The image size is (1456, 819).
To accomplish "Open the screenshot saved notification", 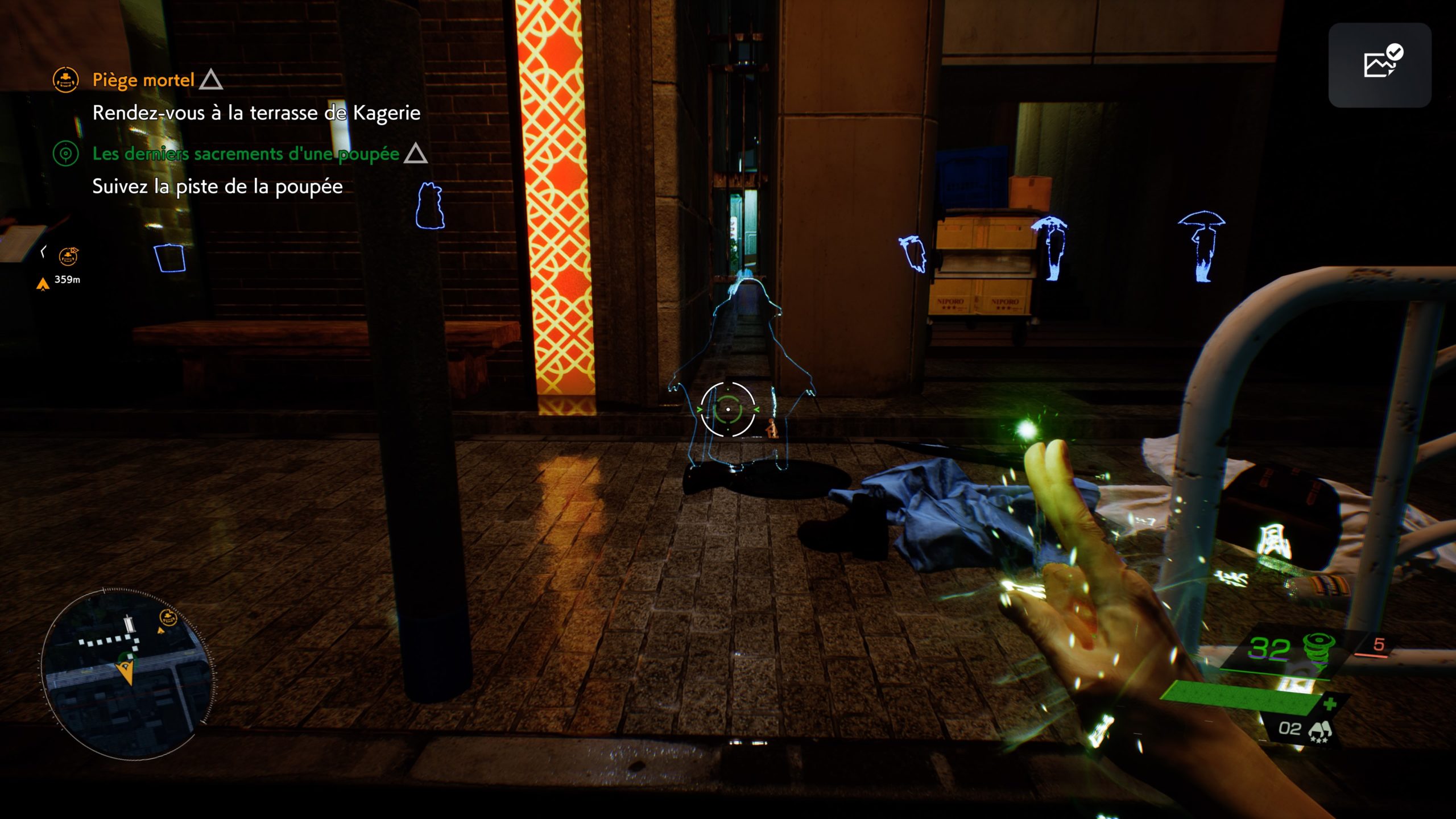I will (x=1379, y=65).
